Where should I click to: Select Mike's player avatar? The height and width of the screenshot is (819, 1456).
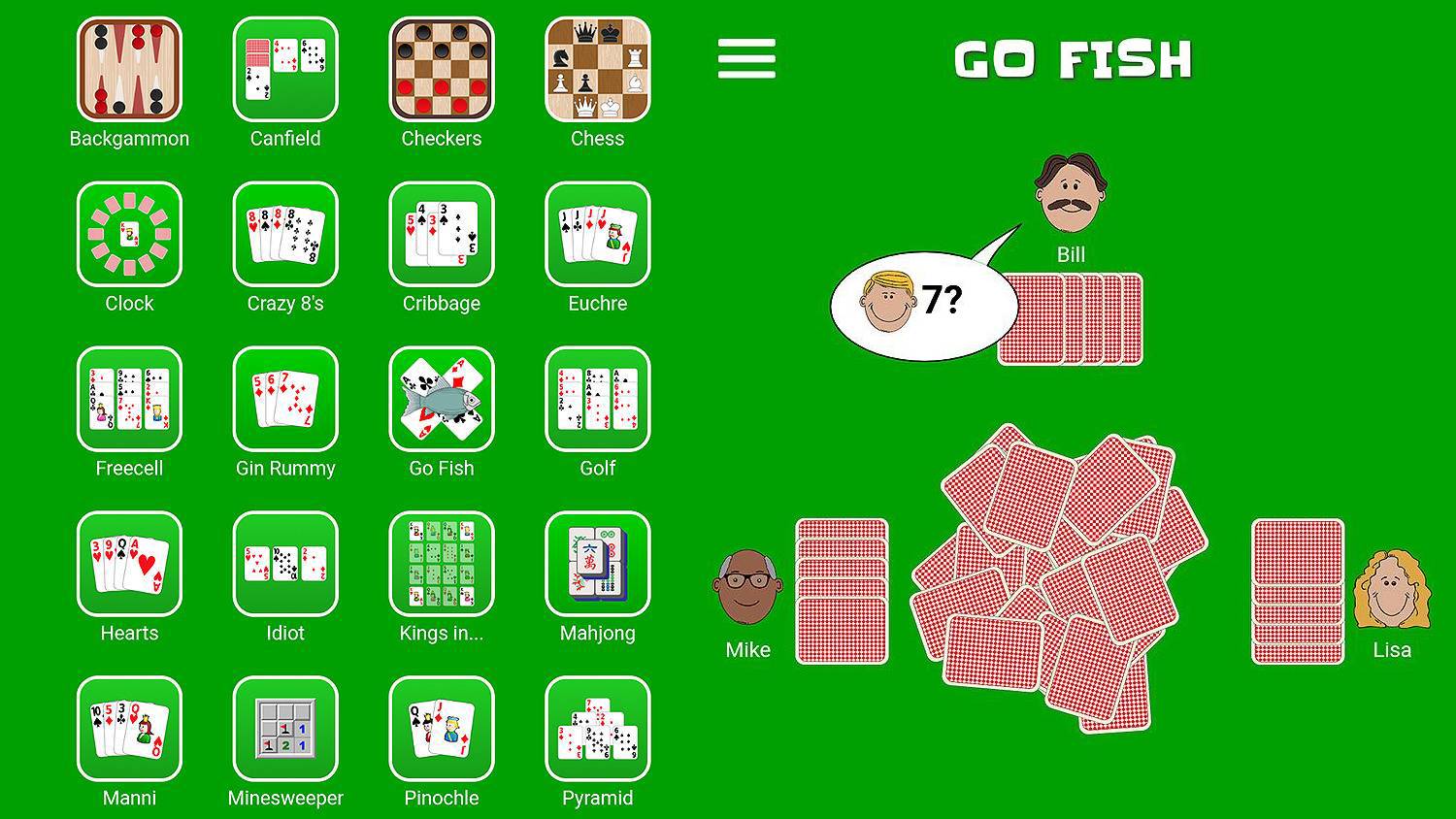coord(747,587)
